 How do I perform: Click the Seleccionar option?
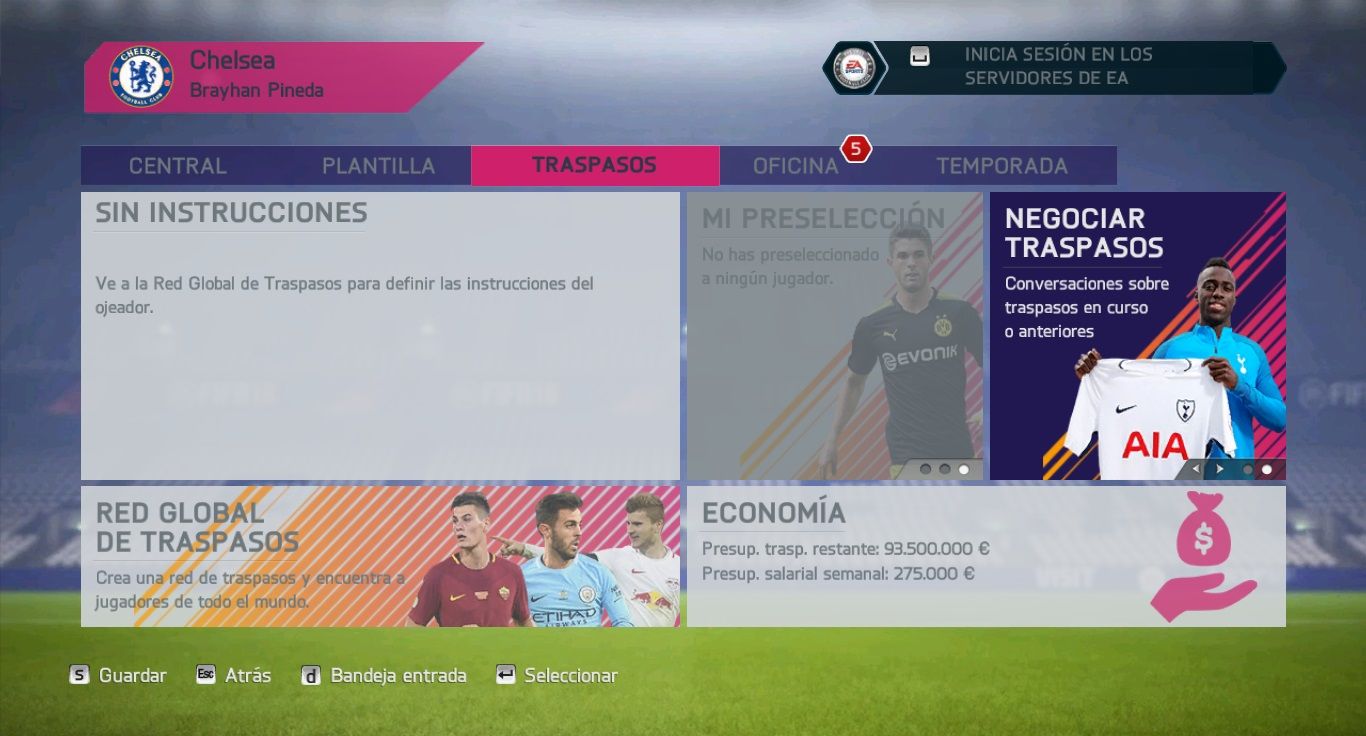(x=557, y=676)
